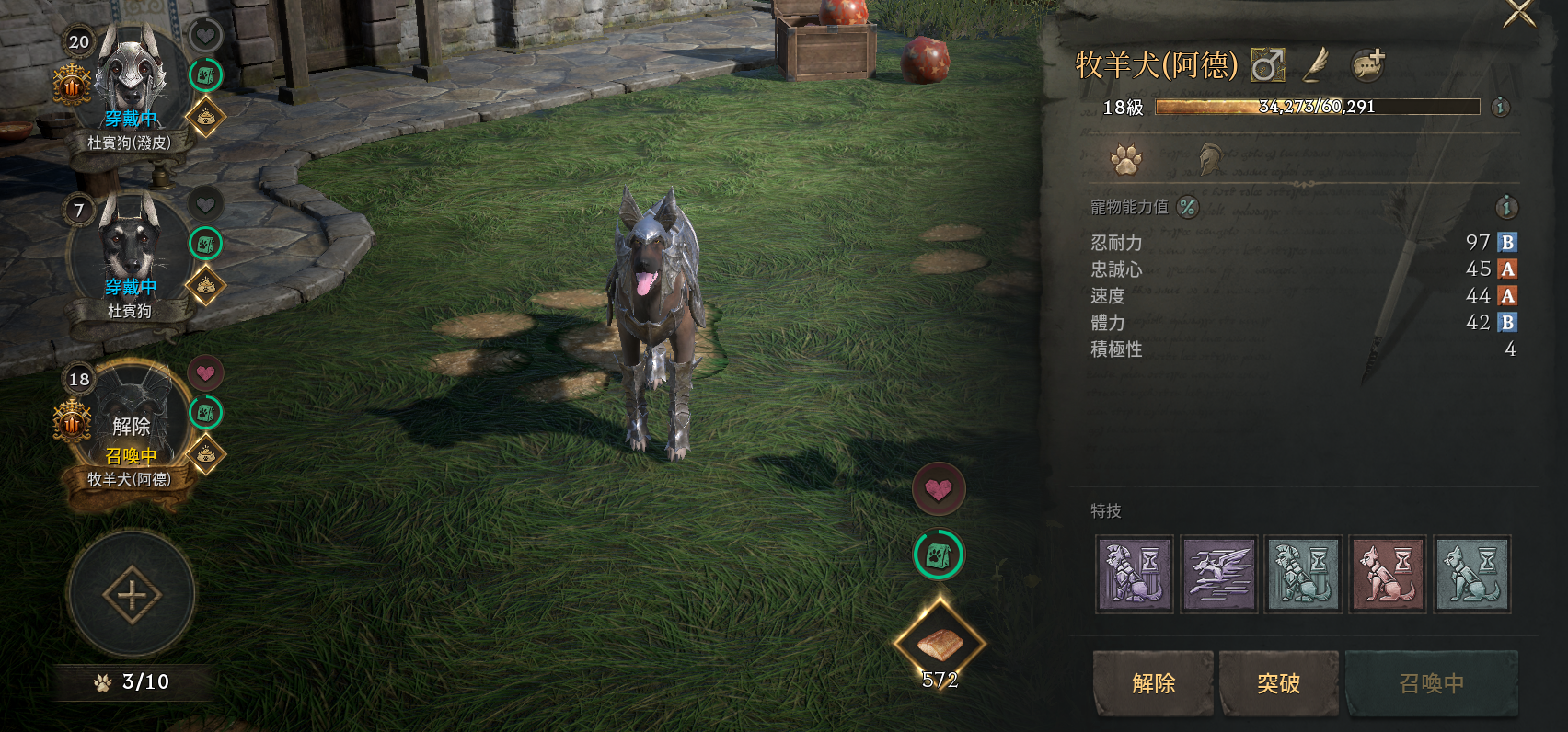Click the large green paw-bag circle icon
The image size is (1568, 732).
939,555
